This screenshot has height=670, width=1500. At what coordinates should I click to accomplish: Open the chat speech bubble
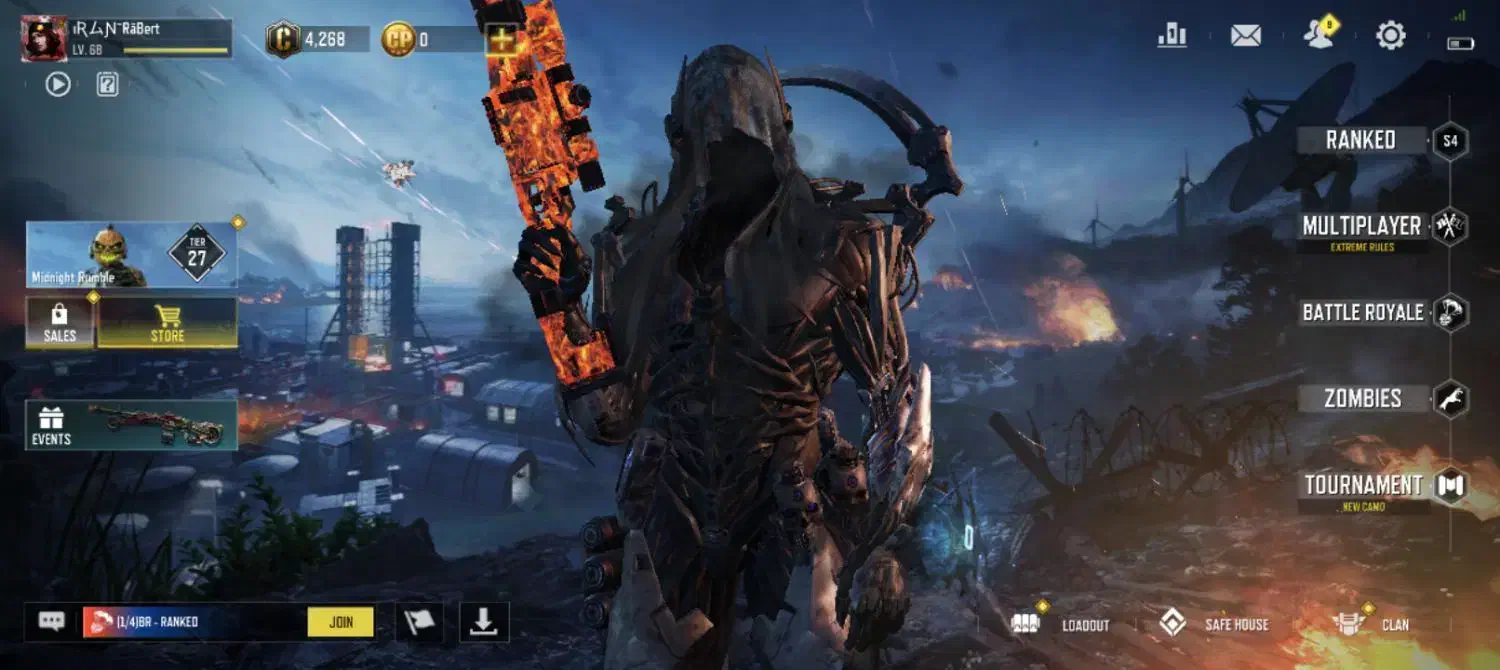point(52,621)
